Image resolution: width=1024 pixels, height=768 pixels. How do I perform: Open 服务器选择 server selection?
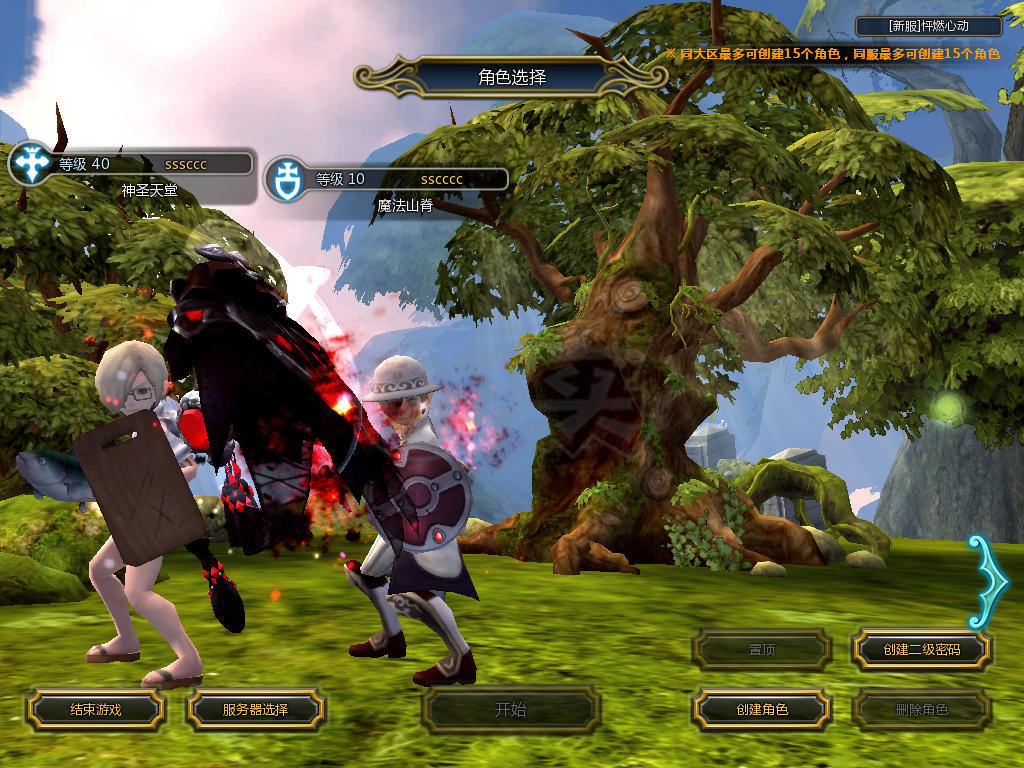click(x=255, y=709)
